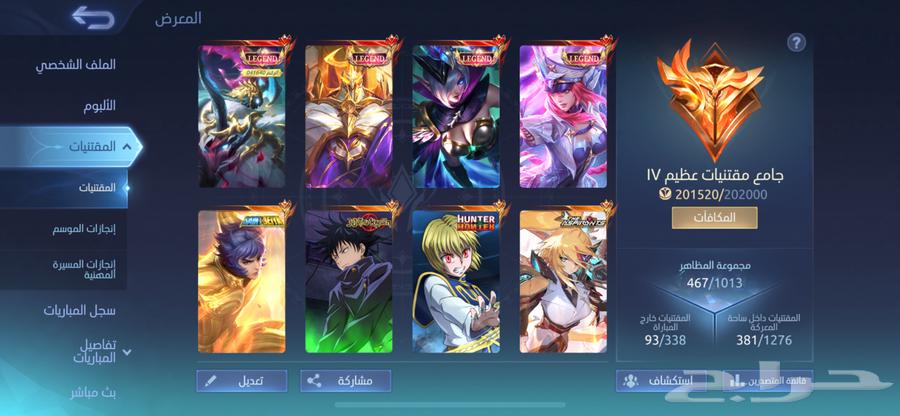Screen dimensions: 900x416
Task: Pick the purple-haired golden armor skin card
Action: click(240, 282)
